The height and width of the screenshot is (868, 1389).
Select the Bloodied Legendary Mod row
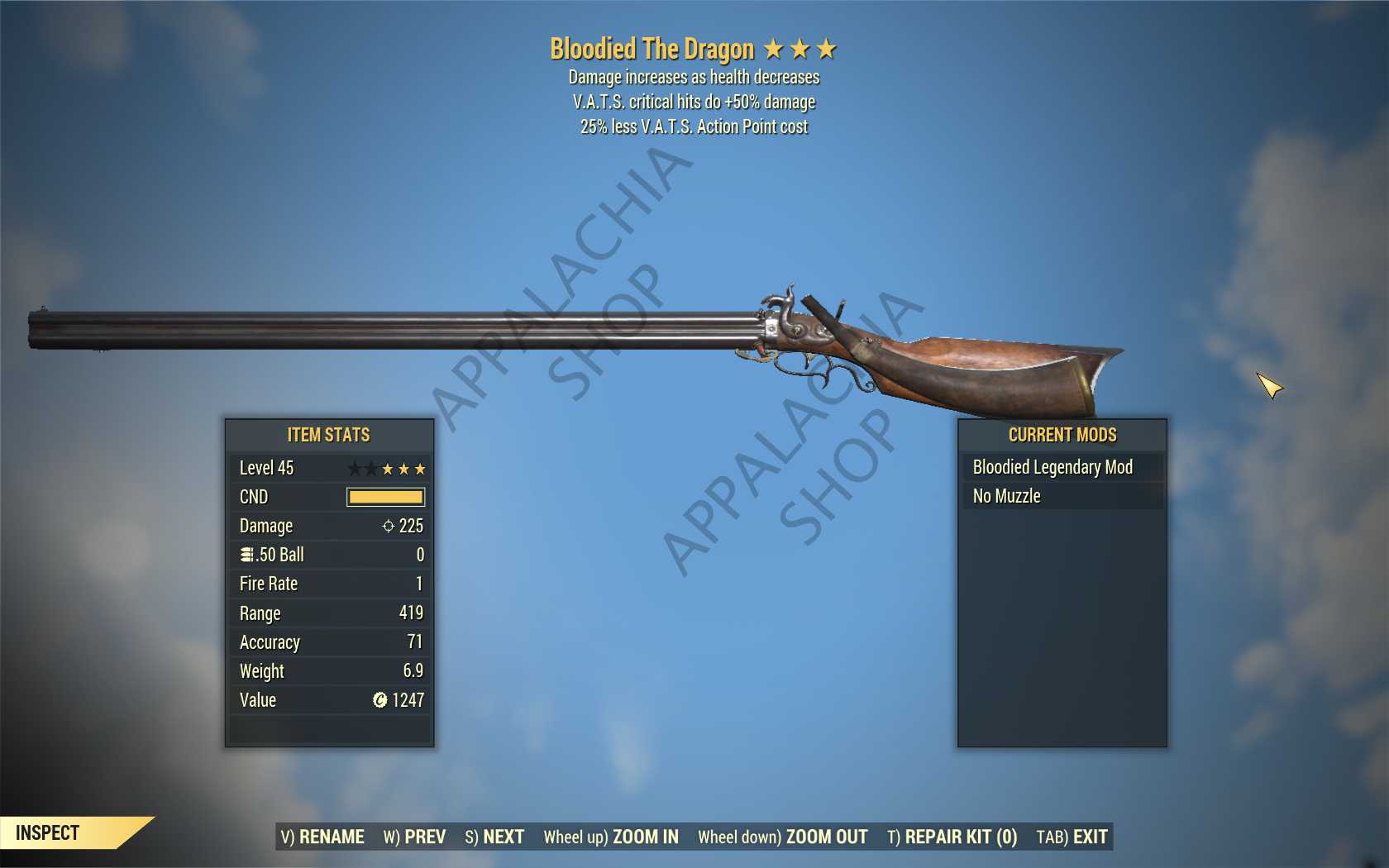[1062, 467]
